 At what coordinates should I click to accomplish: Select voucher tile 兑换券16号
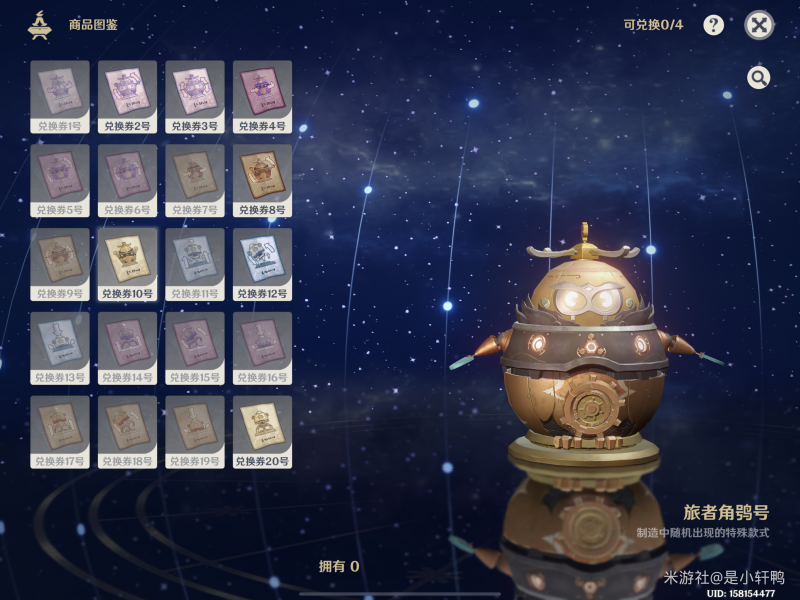(262, 349)
